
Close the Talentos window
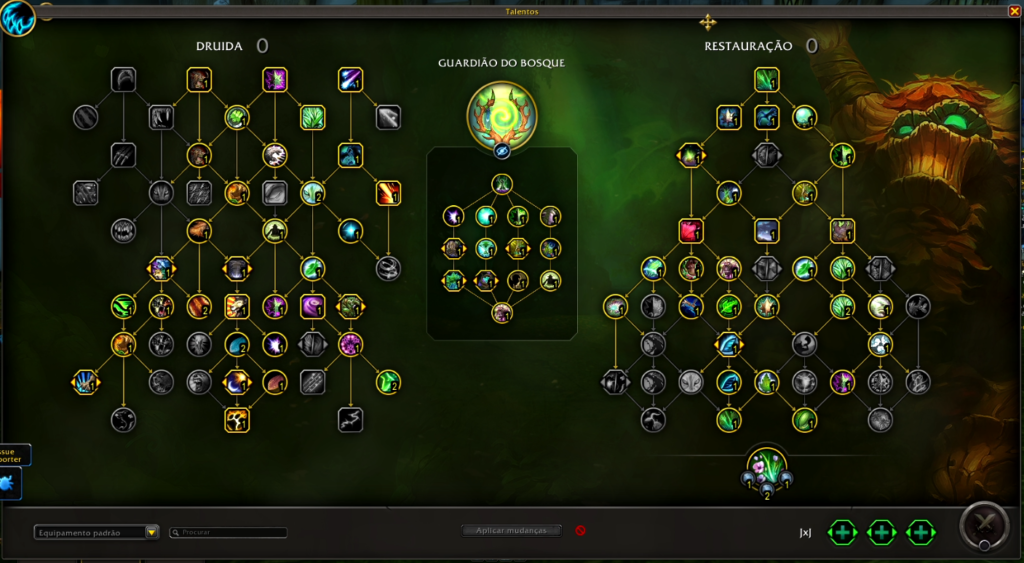pyautogui.click(x=1015, y=12)
